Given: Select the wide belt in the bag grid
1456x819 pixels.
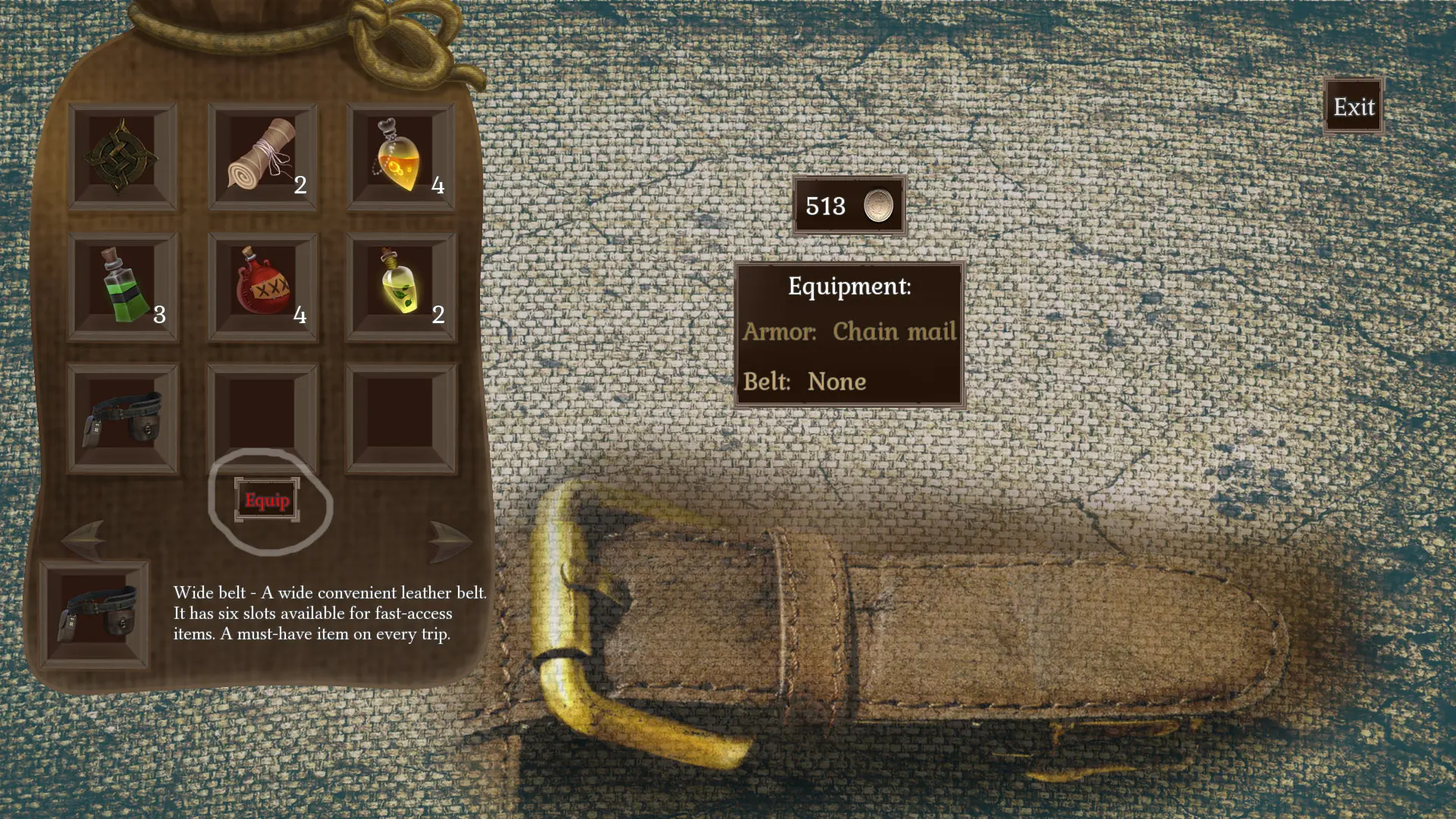Looking at the screenshot, I should click(123, 419).
